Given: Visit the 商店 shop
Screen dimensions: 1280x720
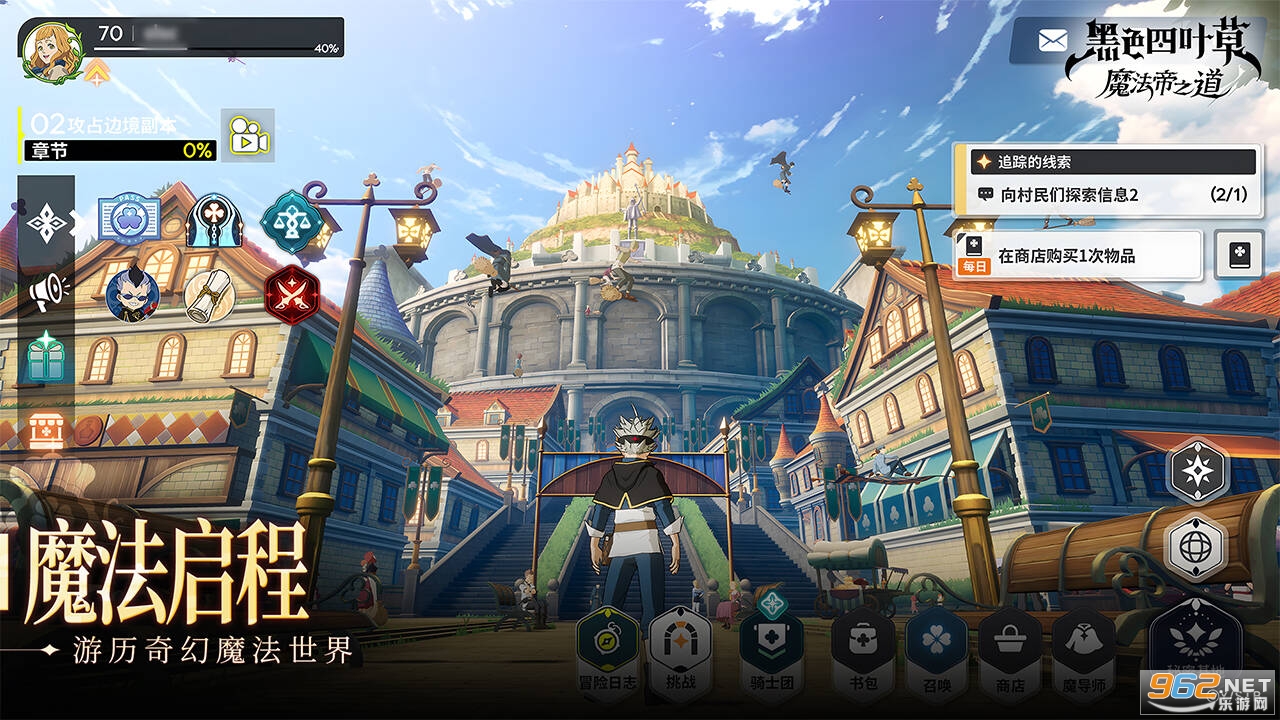Looking at the screenshot, I should [1010, 650].
